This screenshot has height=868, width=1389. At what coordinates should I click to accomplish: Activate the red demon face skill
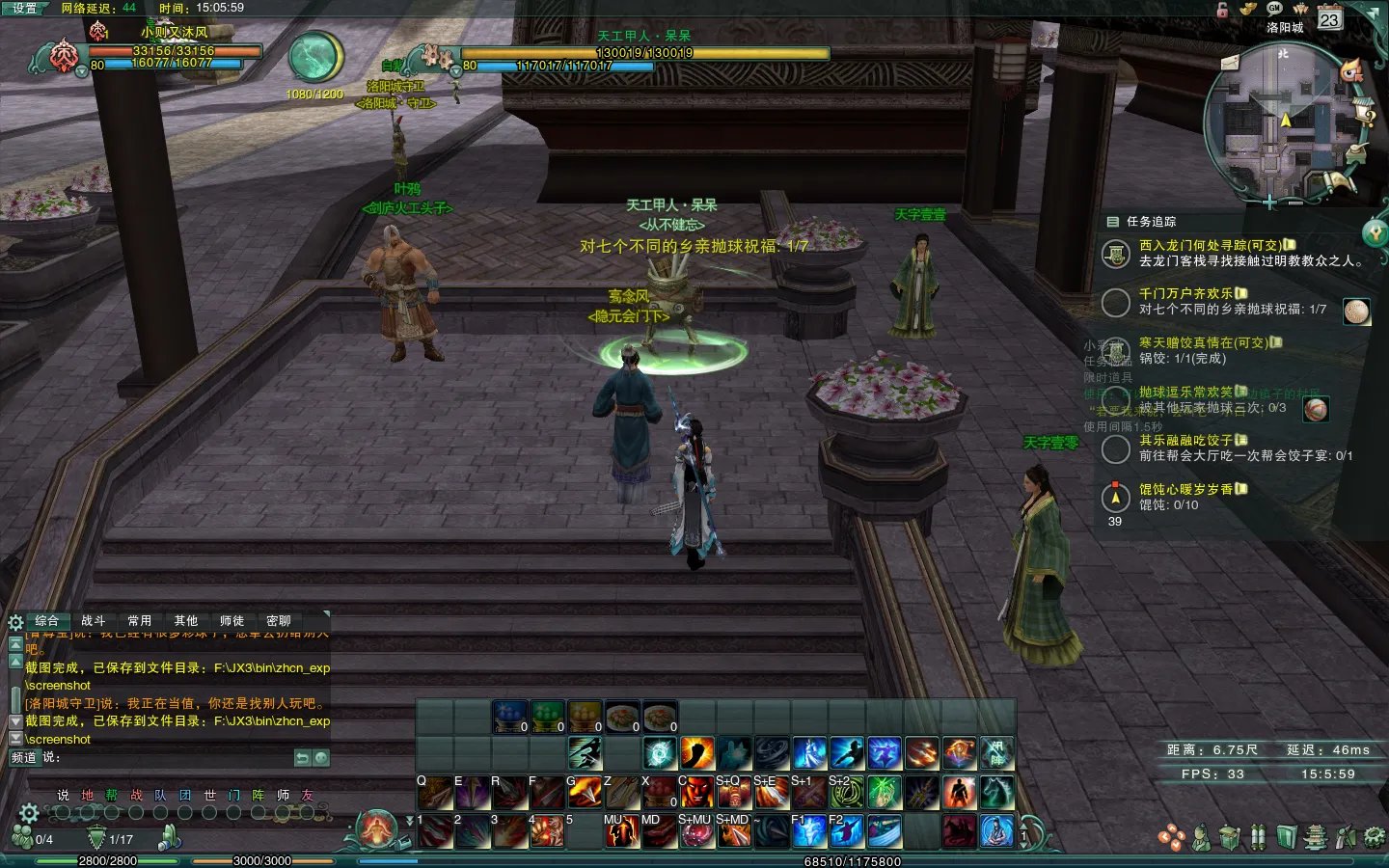pos(696,793)
